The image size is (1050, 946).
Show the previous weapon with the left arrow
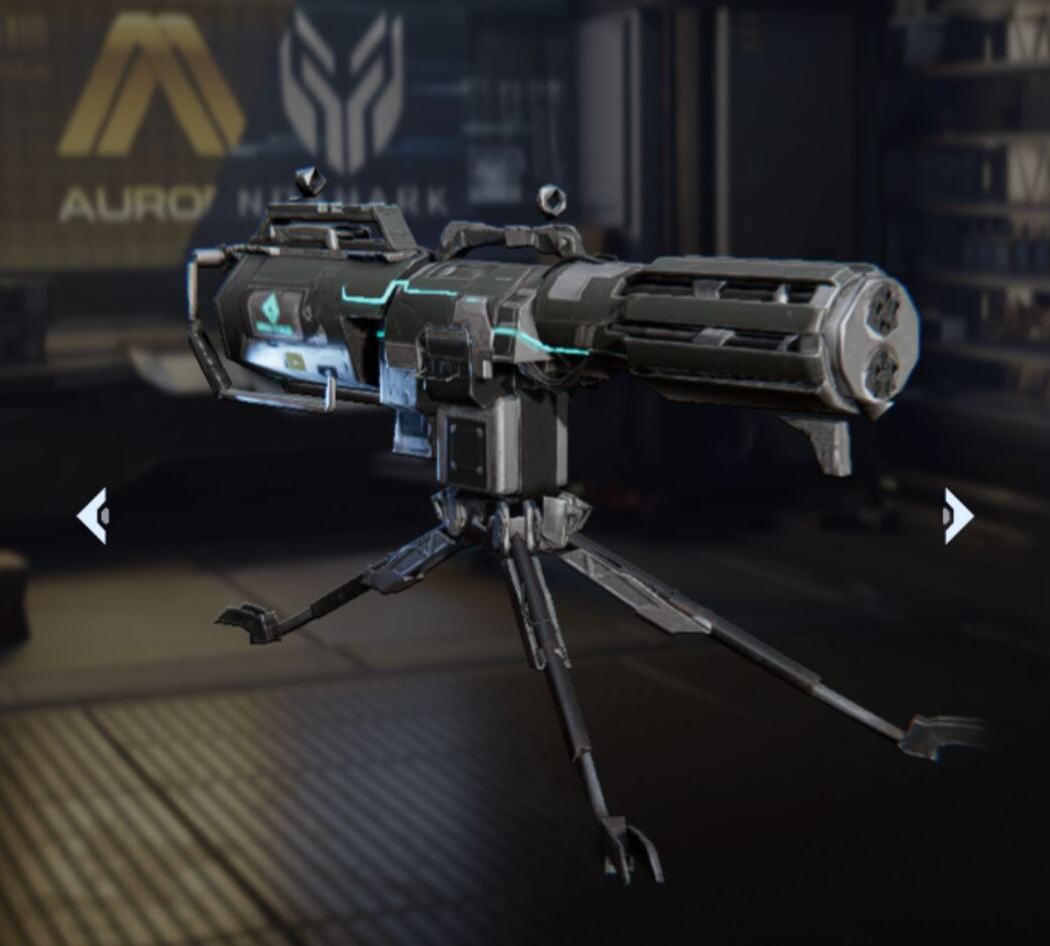pos(93,516)
